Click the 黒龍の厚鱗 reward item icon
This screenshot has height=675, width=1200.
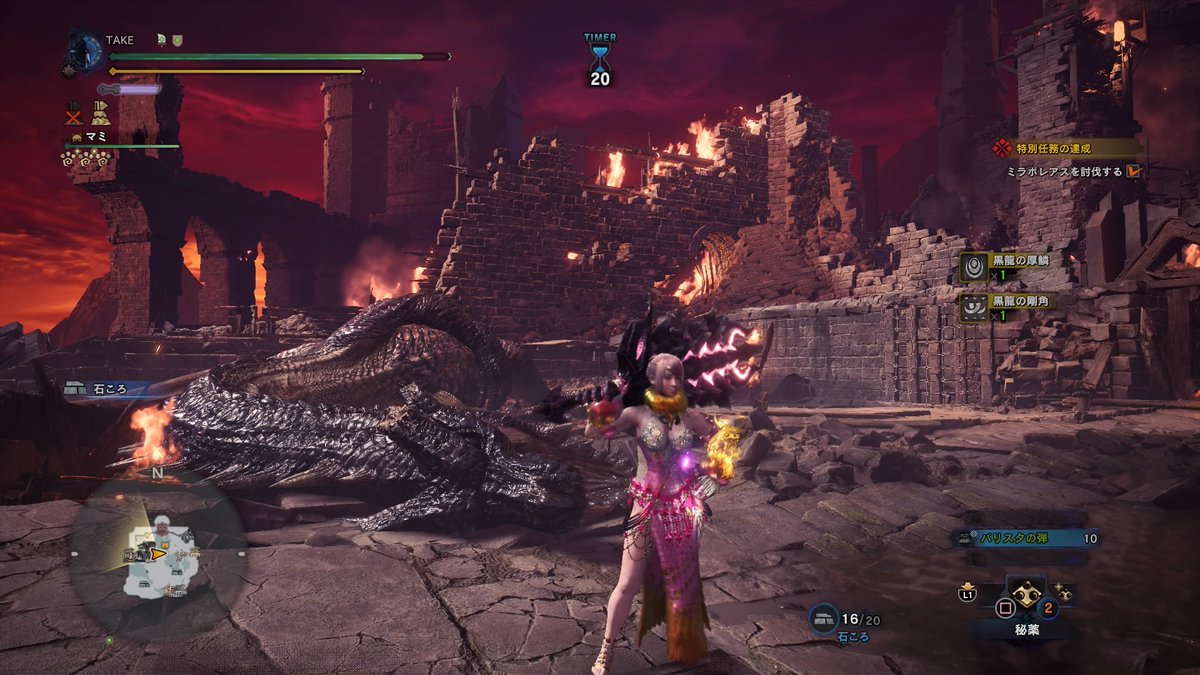[x=975, y=267]
